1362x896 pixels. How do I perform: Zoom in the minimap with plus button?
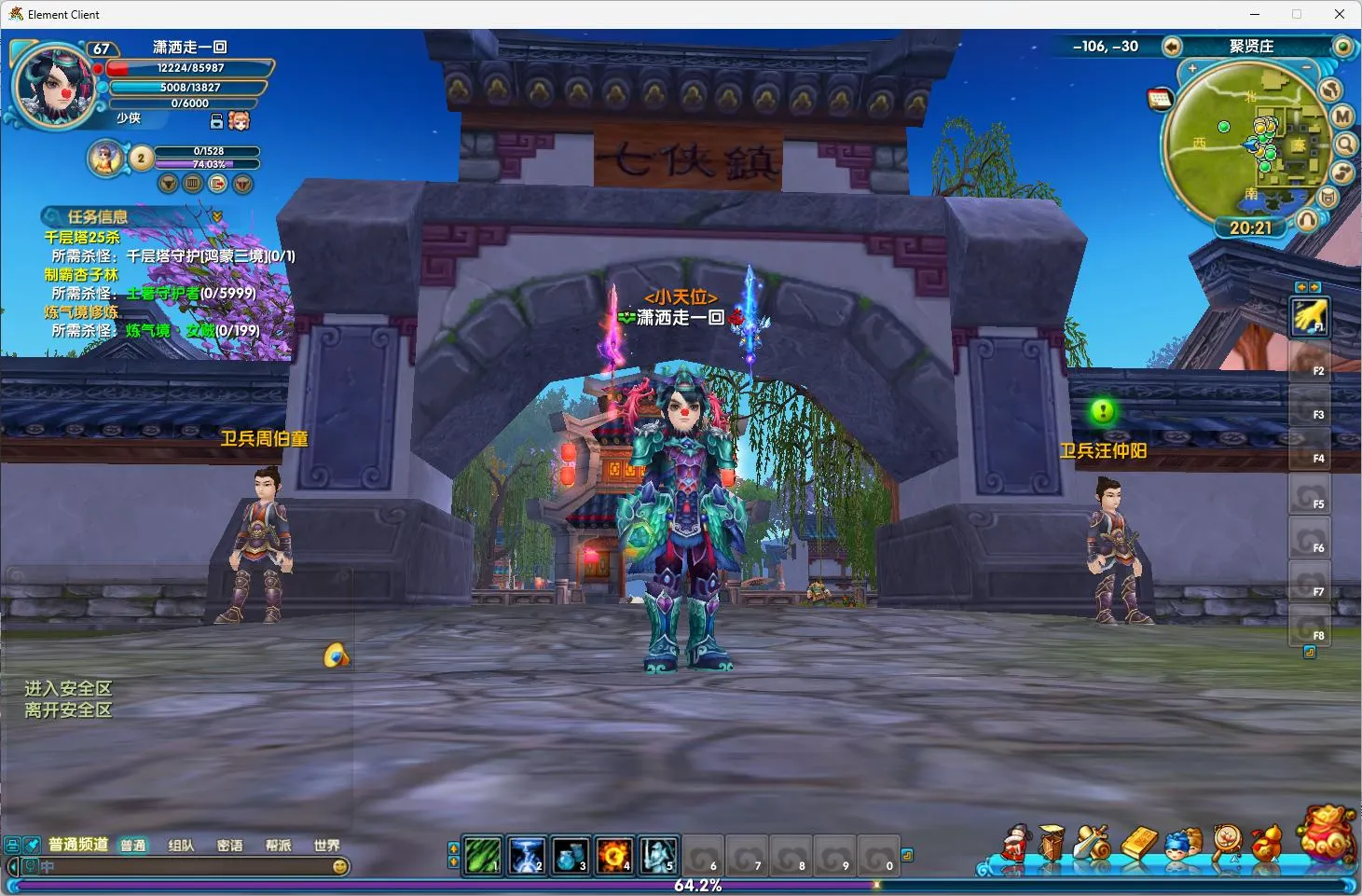tap(1192, 68)
